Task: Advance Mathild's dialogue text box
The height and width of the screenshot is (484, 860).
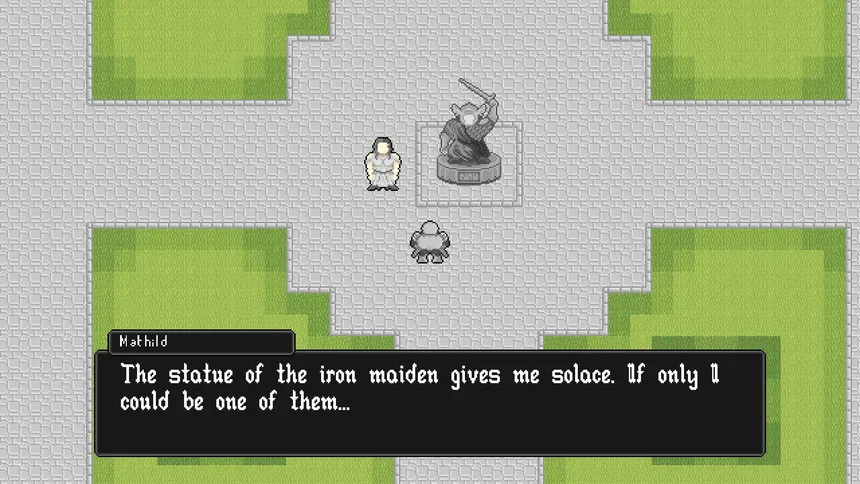Action: (430, 402)
